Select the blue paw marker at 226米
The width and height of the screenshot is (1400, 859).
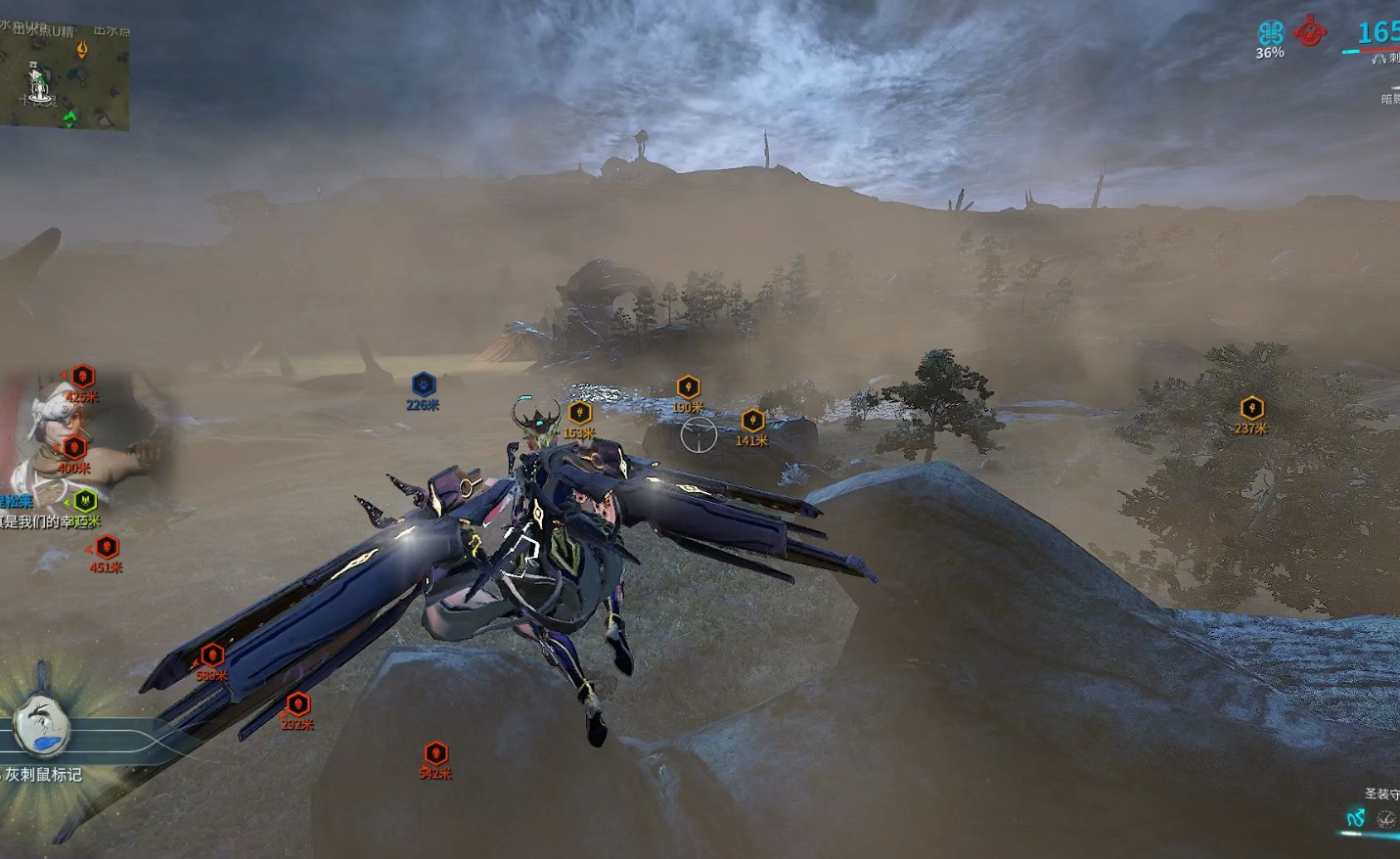423,384
